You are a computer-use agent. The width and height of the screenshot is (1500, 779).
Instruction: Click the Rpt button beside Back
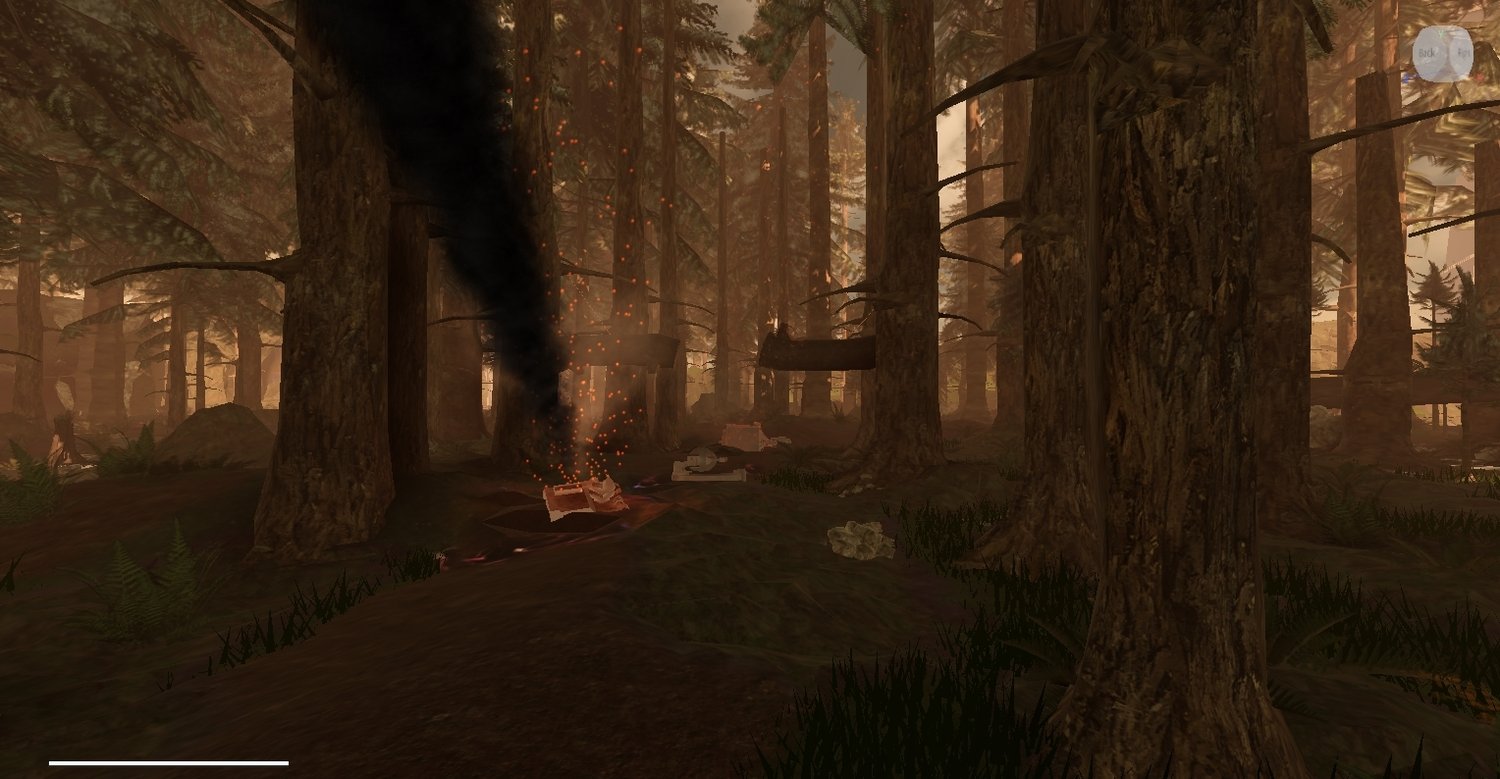coord(1461,52)
